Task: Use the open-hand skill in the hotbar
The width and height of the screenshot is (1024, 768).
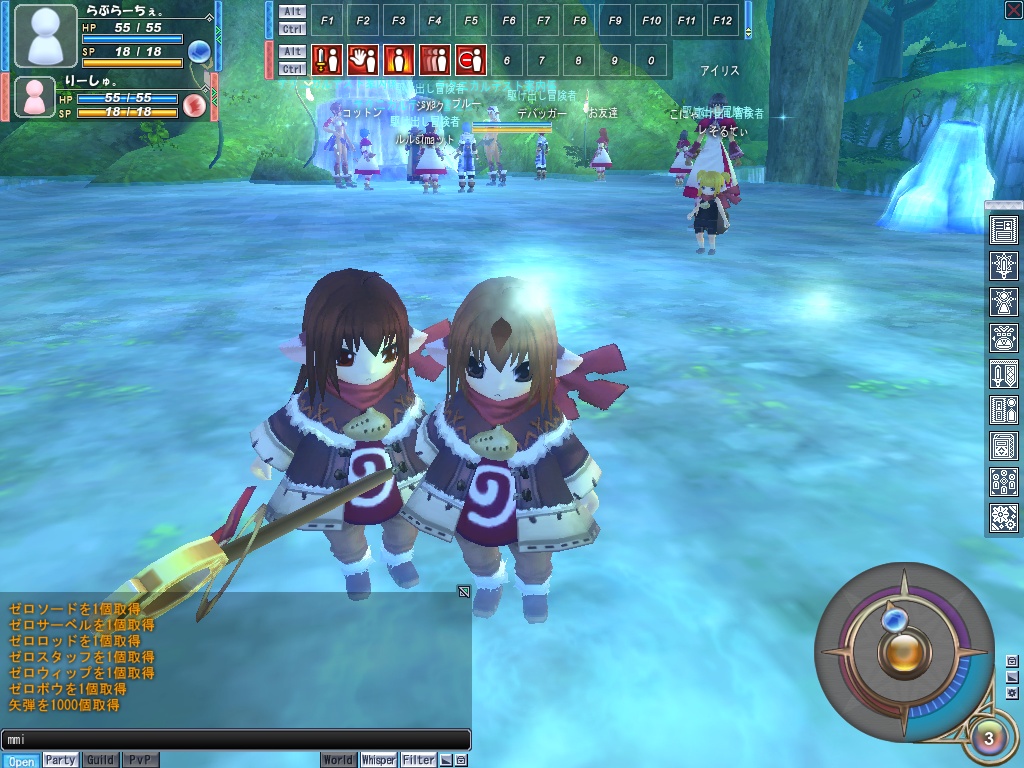Action: coord(362,60)
